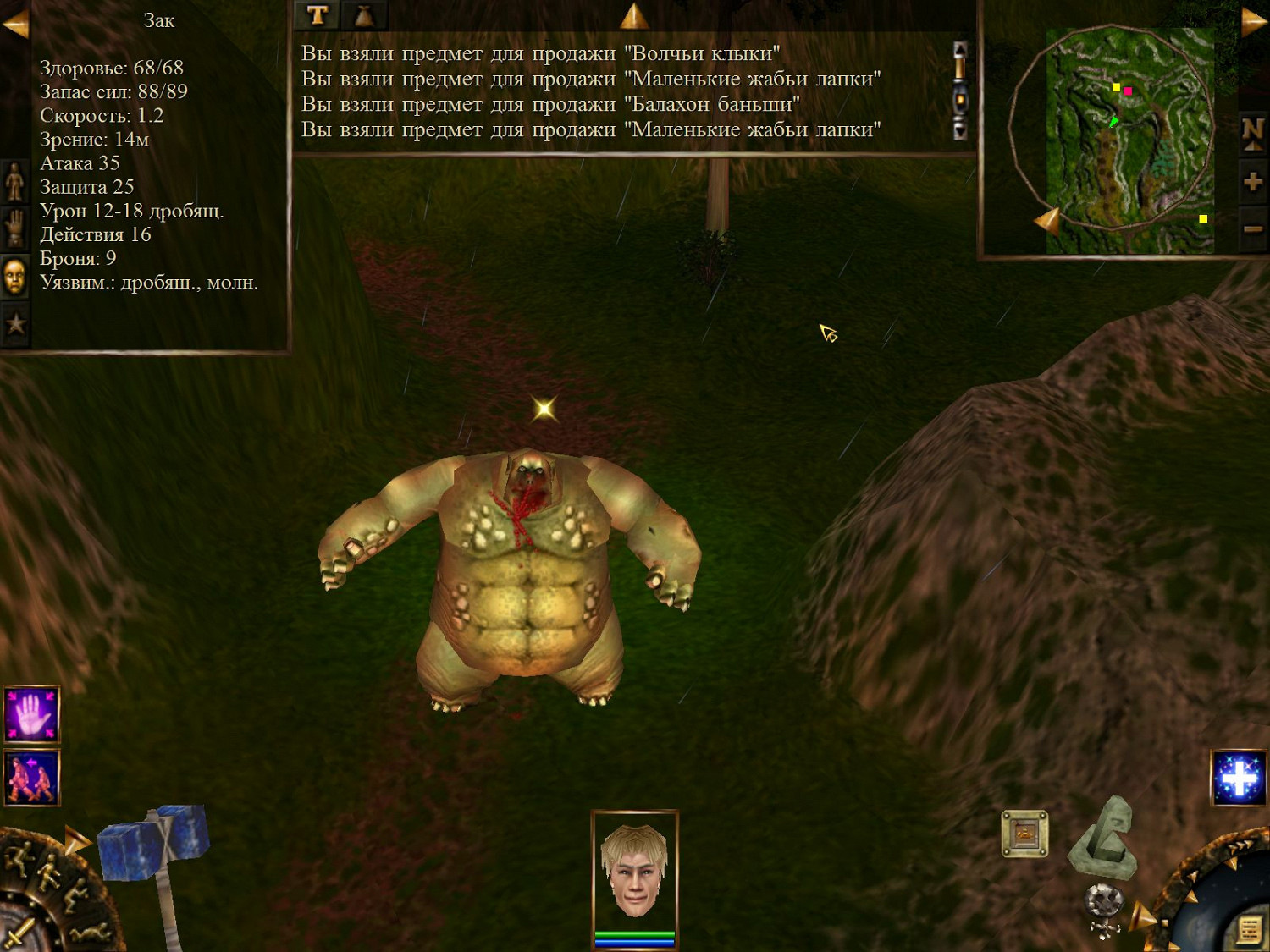Activate the purple open-hand ability

31,713
